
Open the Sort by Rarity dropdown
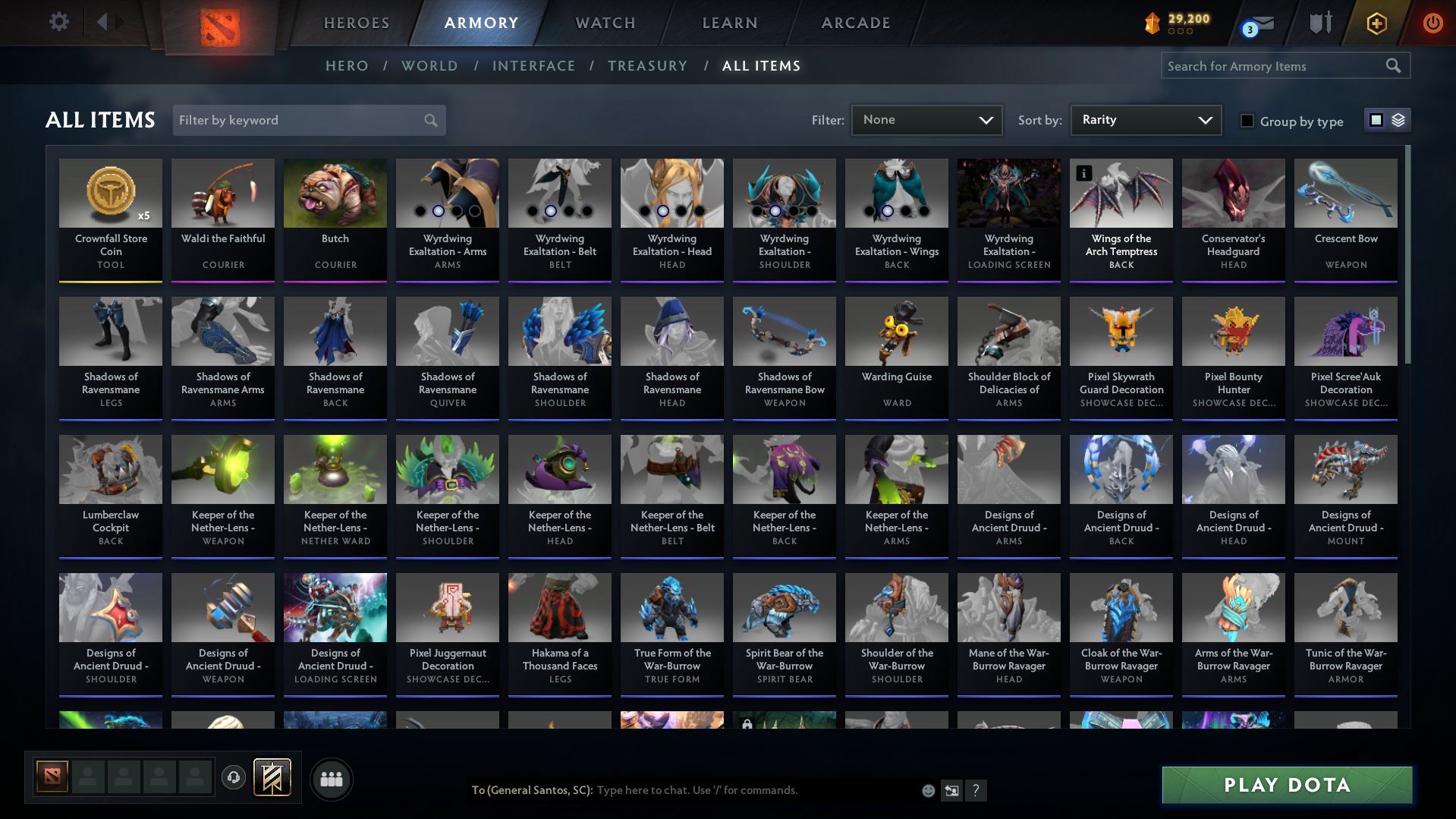pos(1145,119)
